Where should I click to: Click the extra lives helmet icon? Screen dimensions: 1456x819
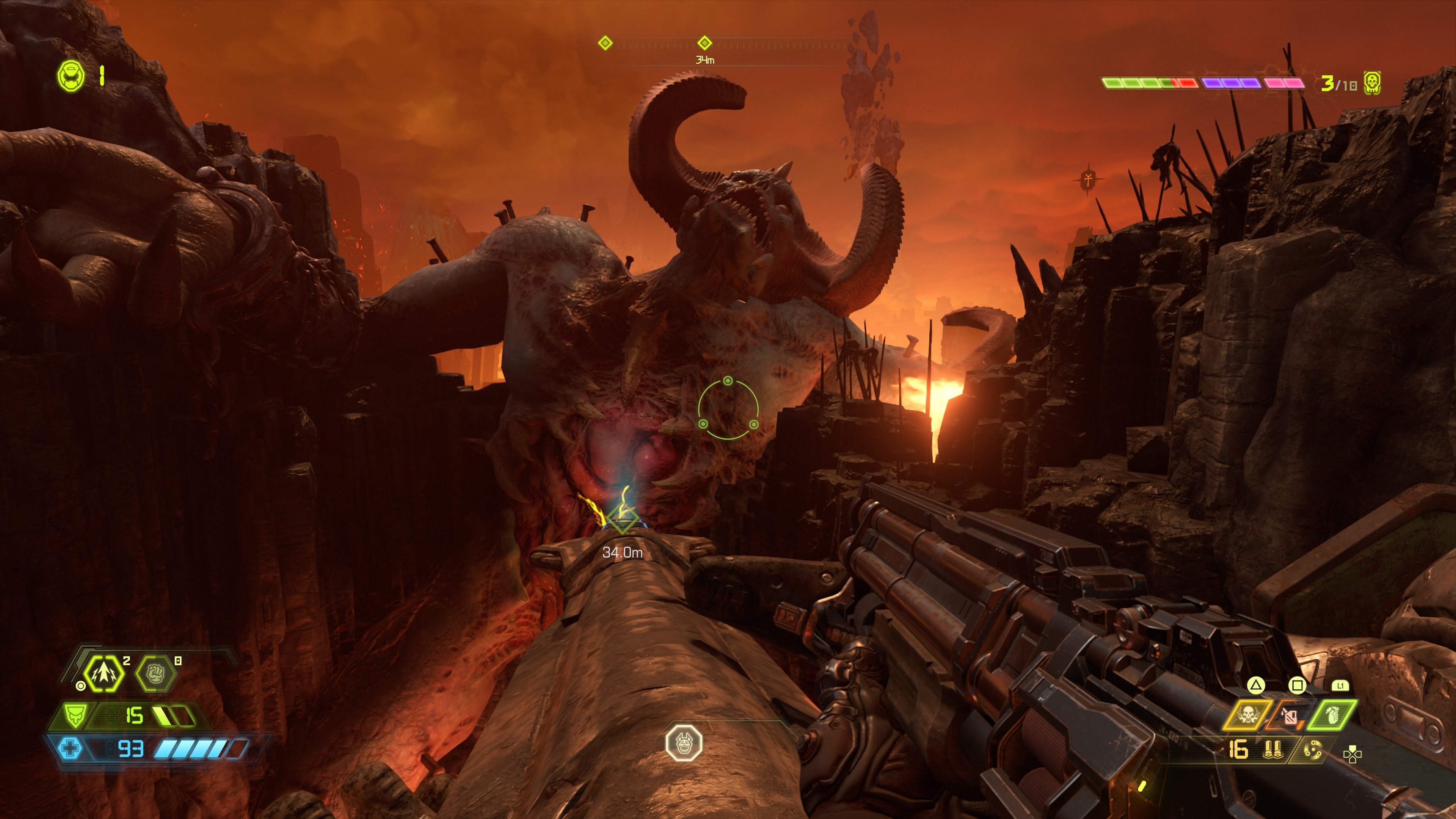tap(71, 76)
